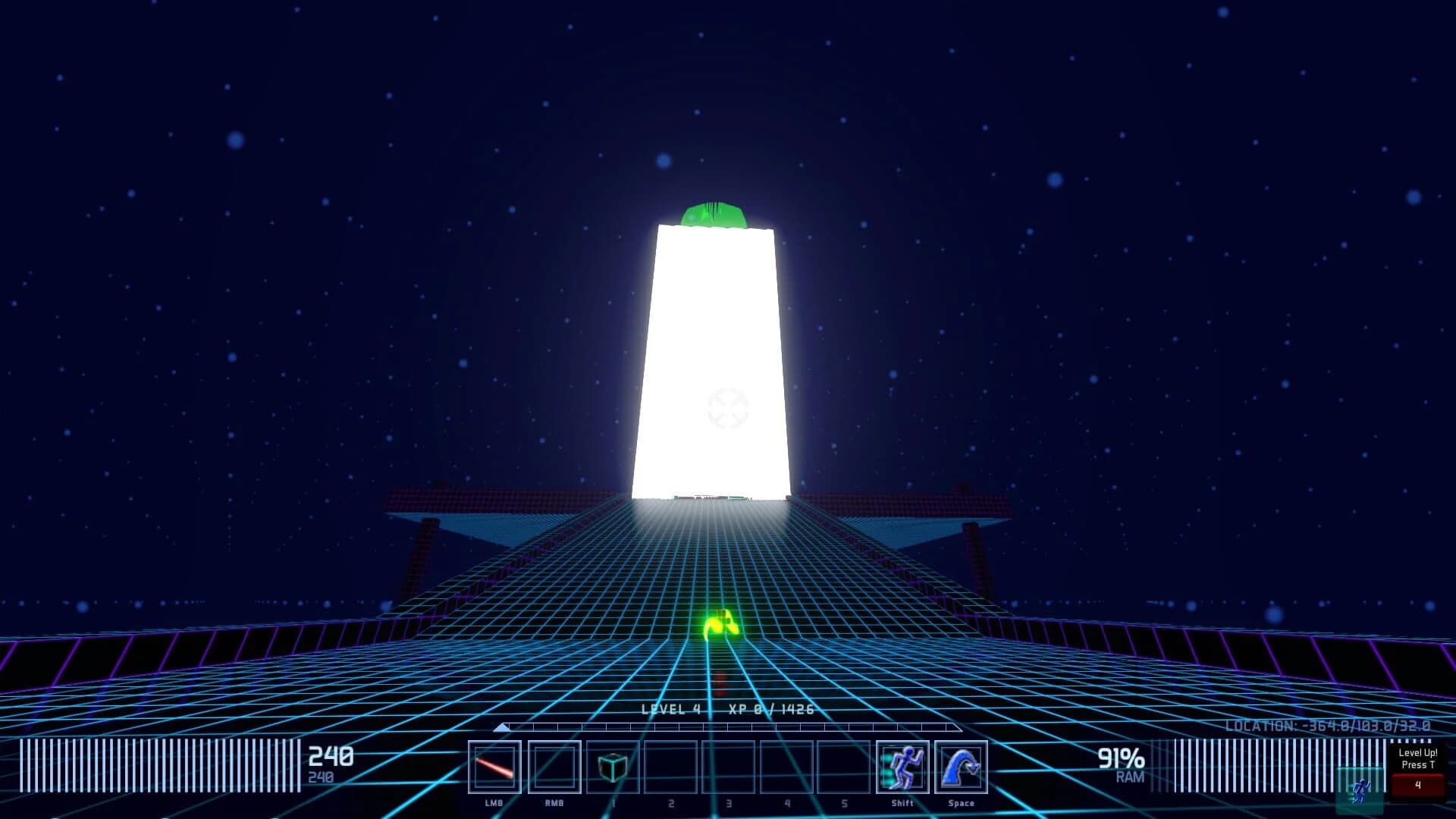
Task: Click the empty RMB ability slot
Action: pyautogui.click(x=553, y=766)
